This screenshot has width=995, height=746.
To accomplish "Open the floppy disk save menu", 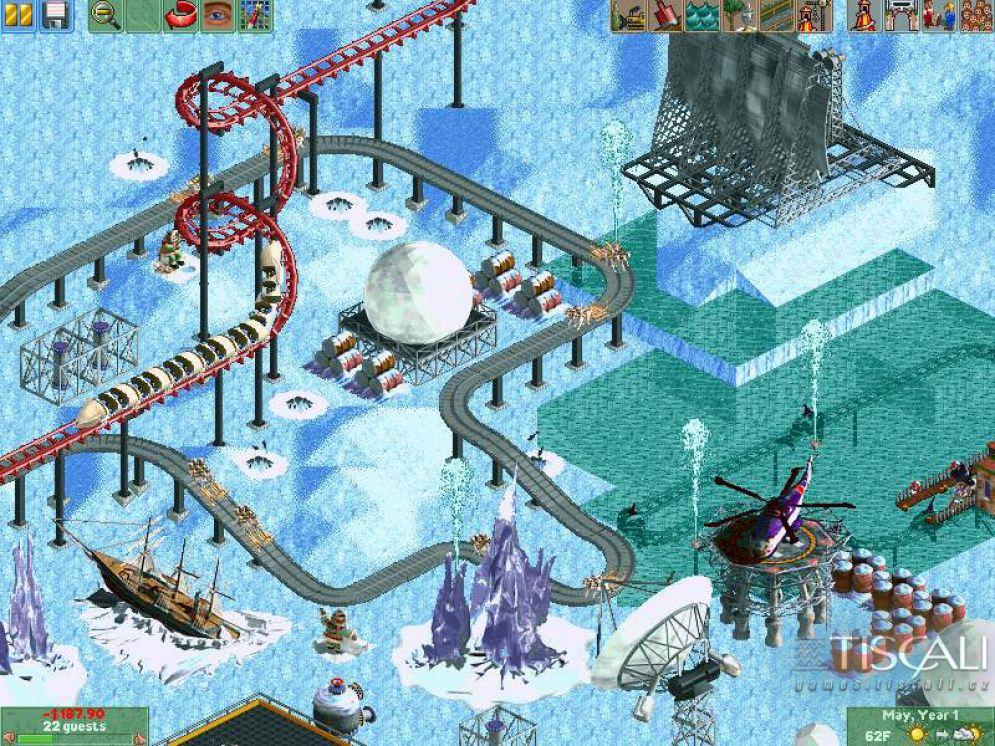I will pyautogui.click(x=56, y=16).
